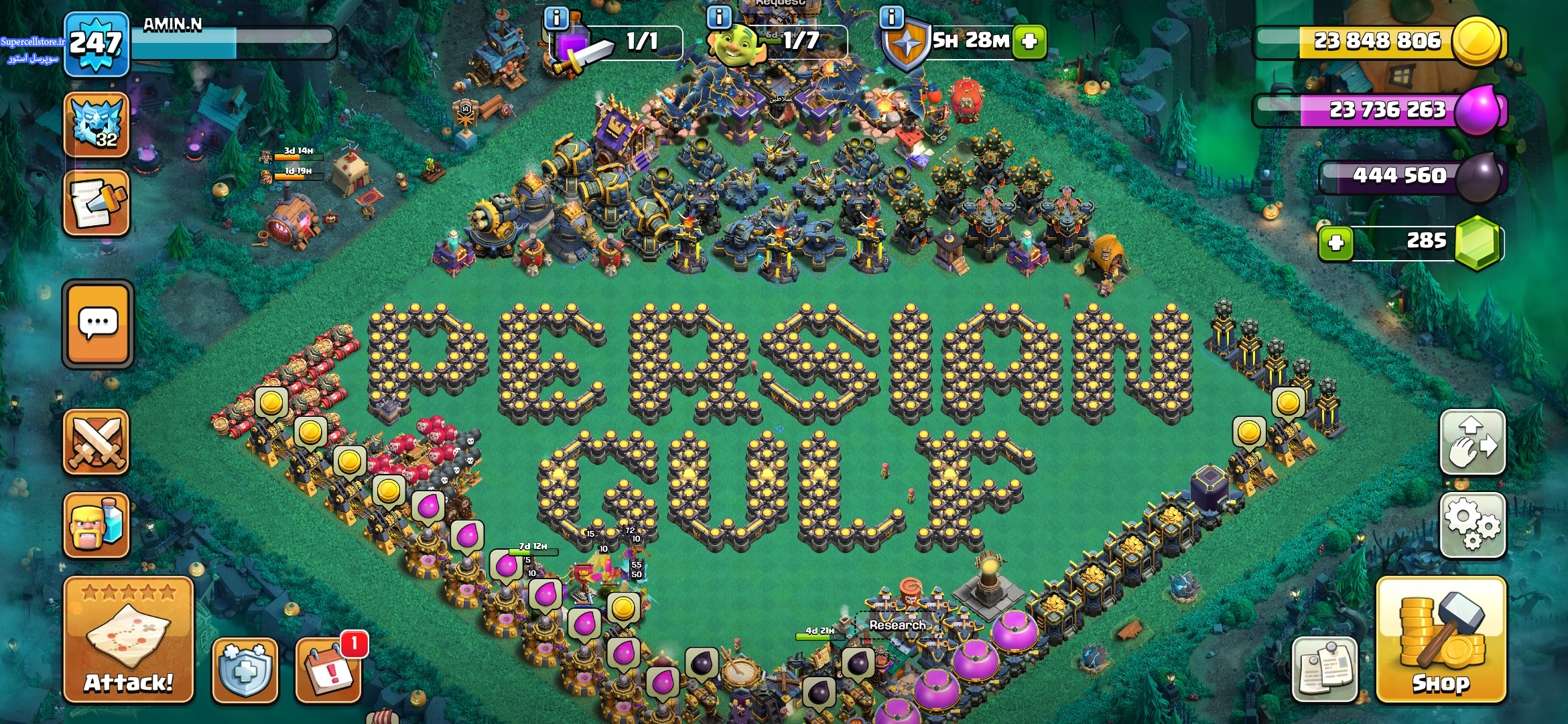This screenshot has width=1568, height=724.
Task: Tap the crossed swords clan war button
Action: point(96,442)
